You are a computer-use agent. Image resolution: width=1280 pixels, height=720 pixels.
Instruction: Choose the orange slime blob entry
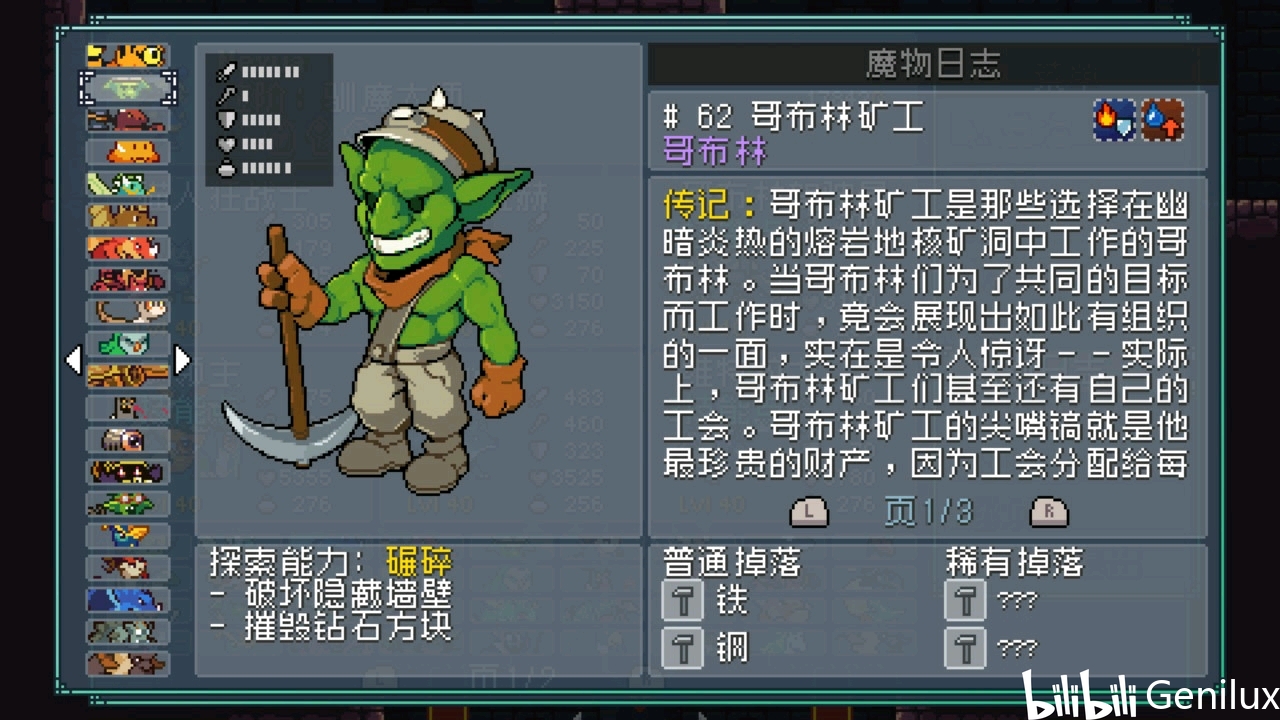coord(127,152)
